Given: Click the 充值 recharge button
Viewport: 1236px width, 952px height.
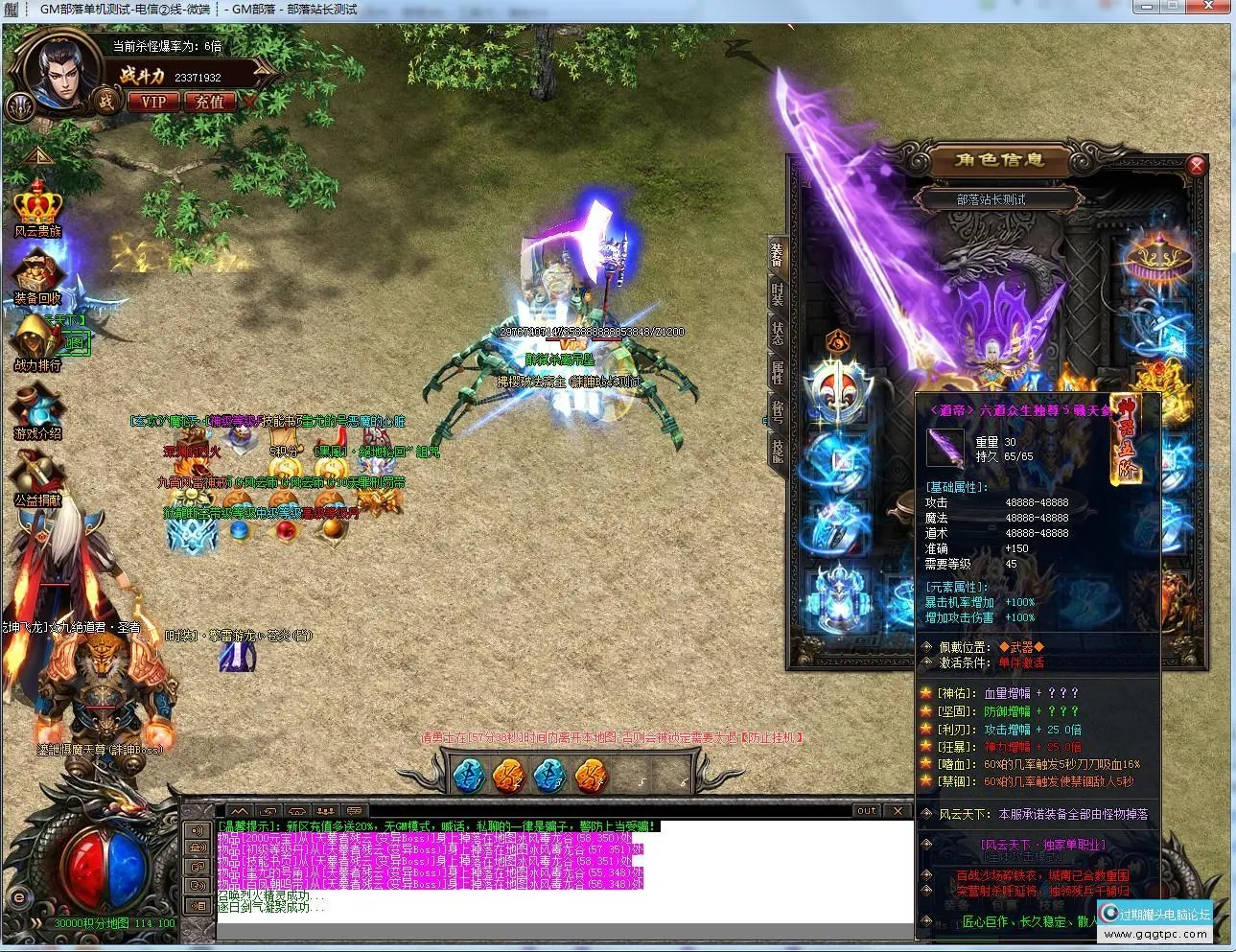Looking at the screenshot, I should tap(209, 101).
